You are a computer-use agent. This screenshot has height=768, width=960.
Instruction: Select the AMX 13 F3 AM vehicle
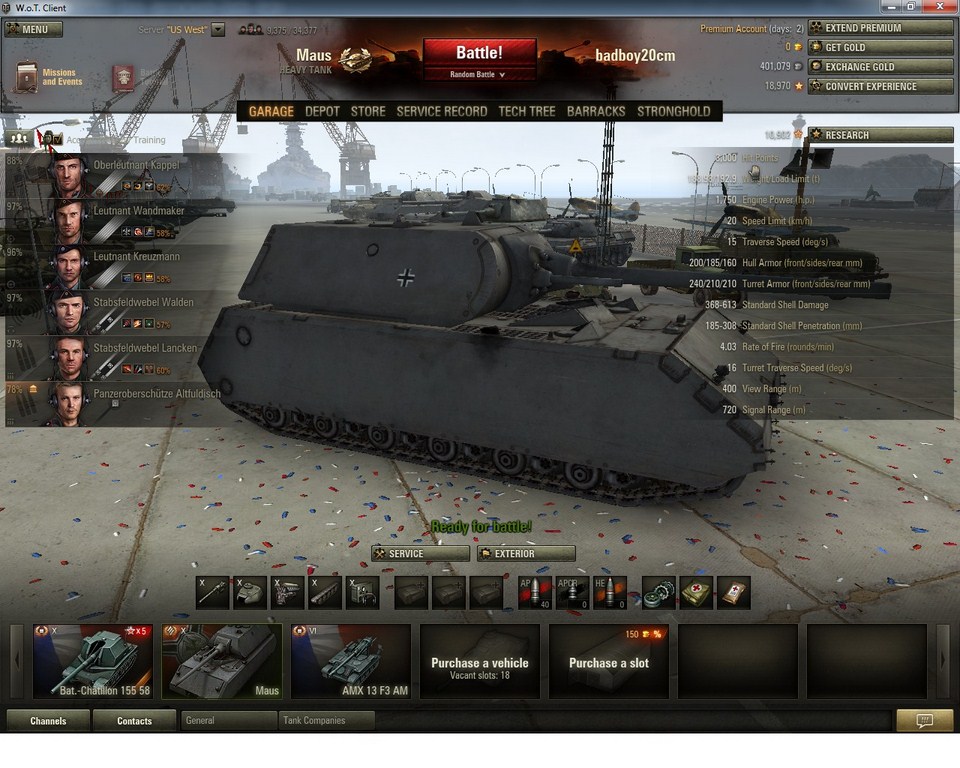point(351,661)
